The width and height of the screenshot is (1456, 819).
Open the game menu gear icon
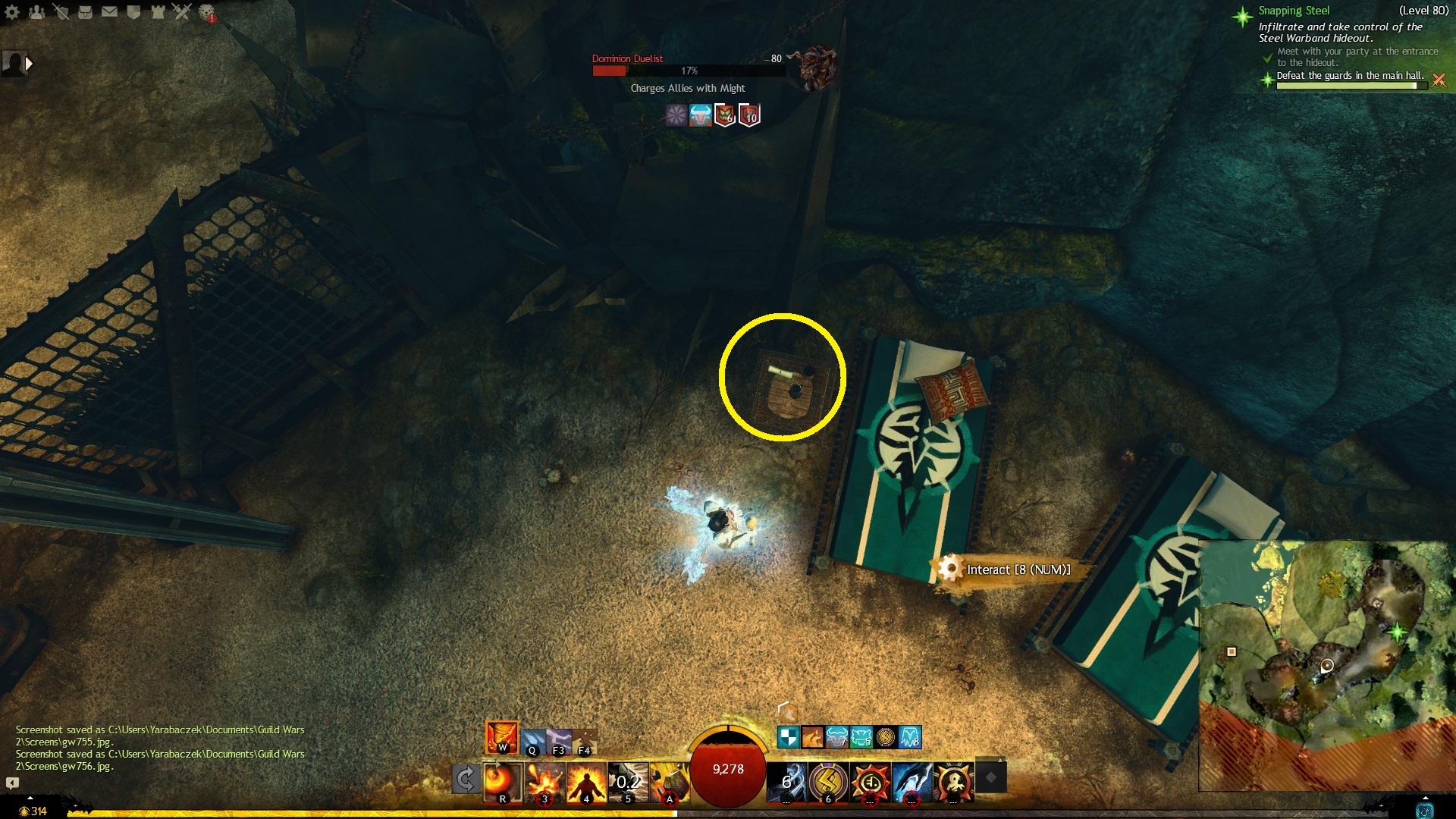[x=12, y=12]
